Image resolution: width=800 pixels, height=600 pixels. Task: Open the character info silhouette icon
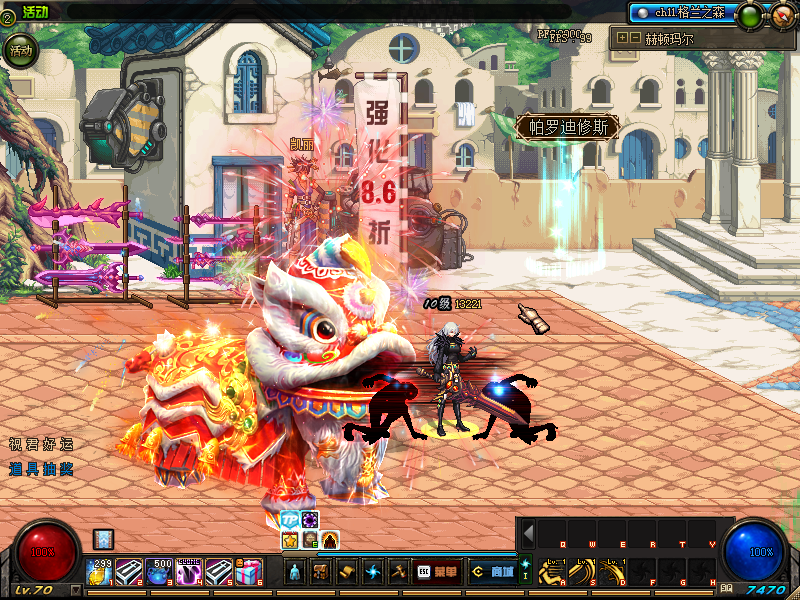pyautogui.click(x=295, y=572)
